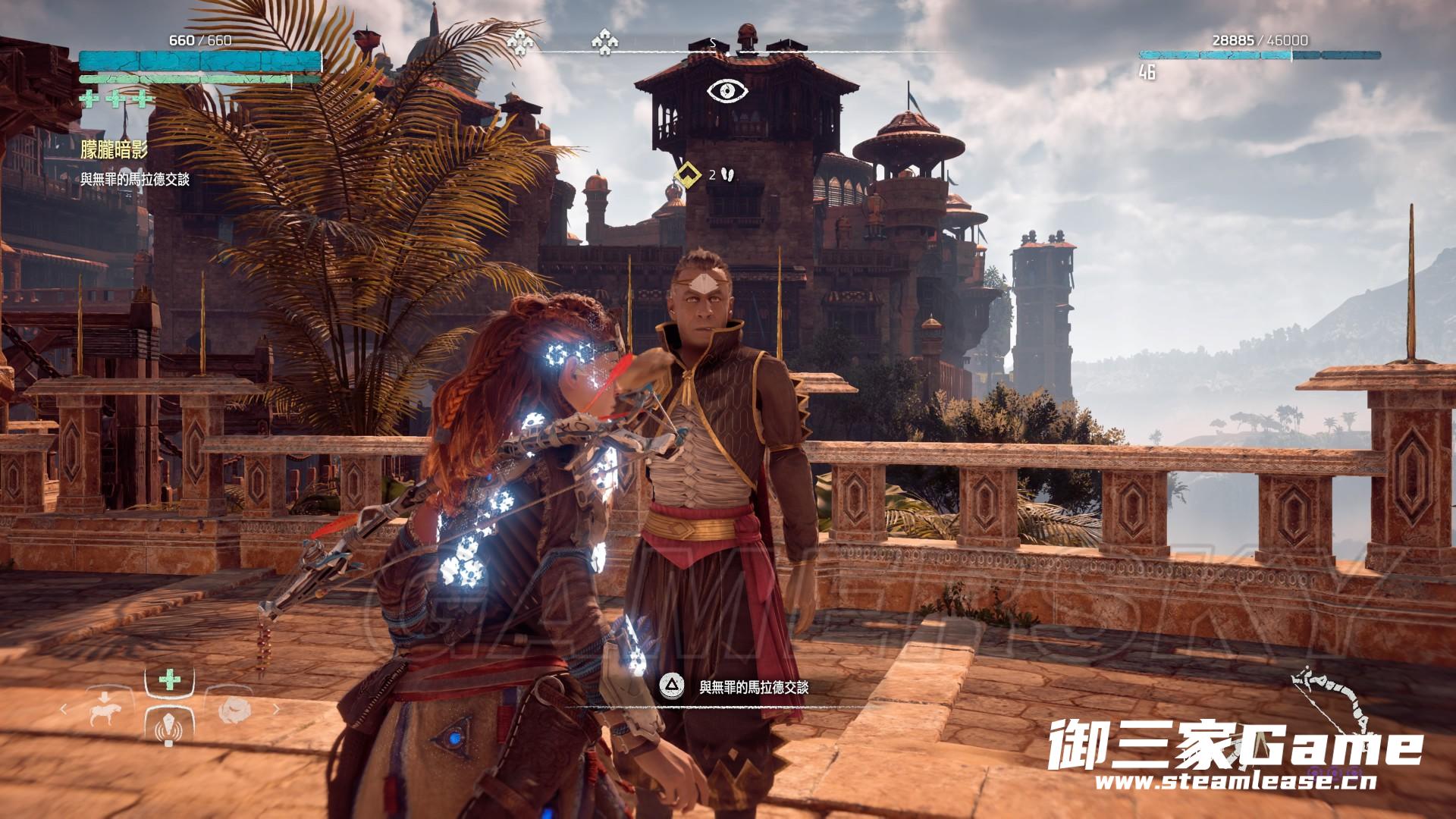1456x819 pixels.
Task: Open the tracked quest 朦朧暗影
Action: 114,149
